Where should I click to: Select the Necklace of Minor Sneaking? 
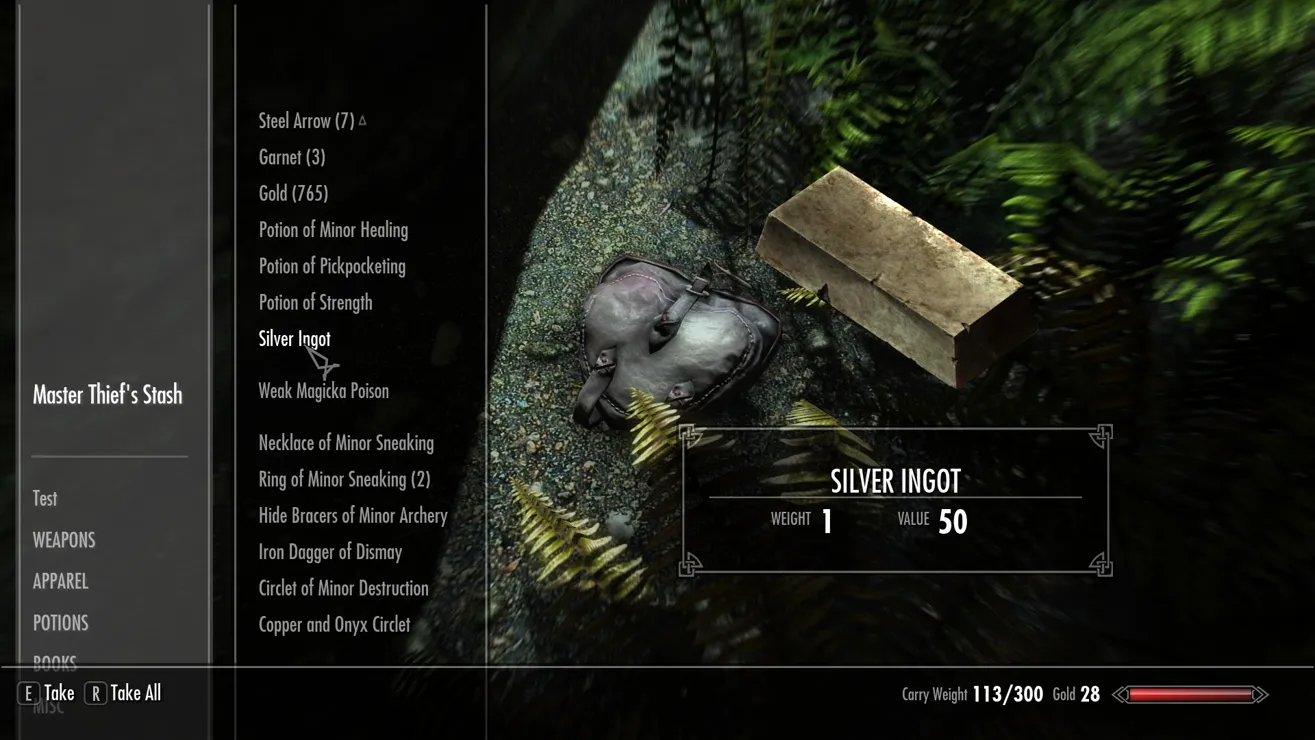tap(346, 443)
